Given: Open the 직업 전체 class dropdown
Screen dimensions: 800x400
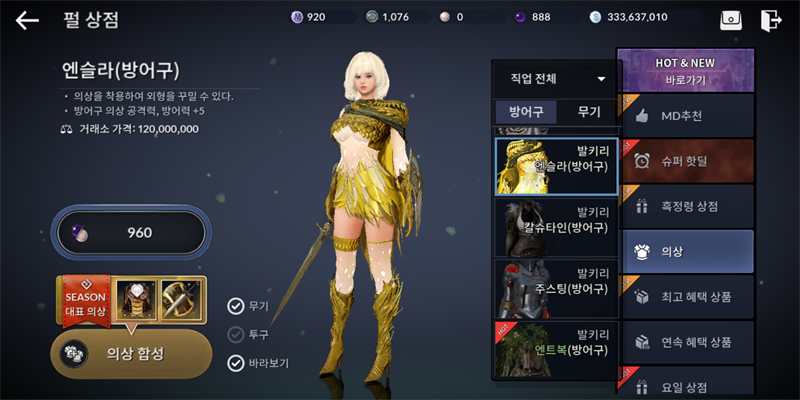Looking at the screenshot, I should click(x=557, y=78).
